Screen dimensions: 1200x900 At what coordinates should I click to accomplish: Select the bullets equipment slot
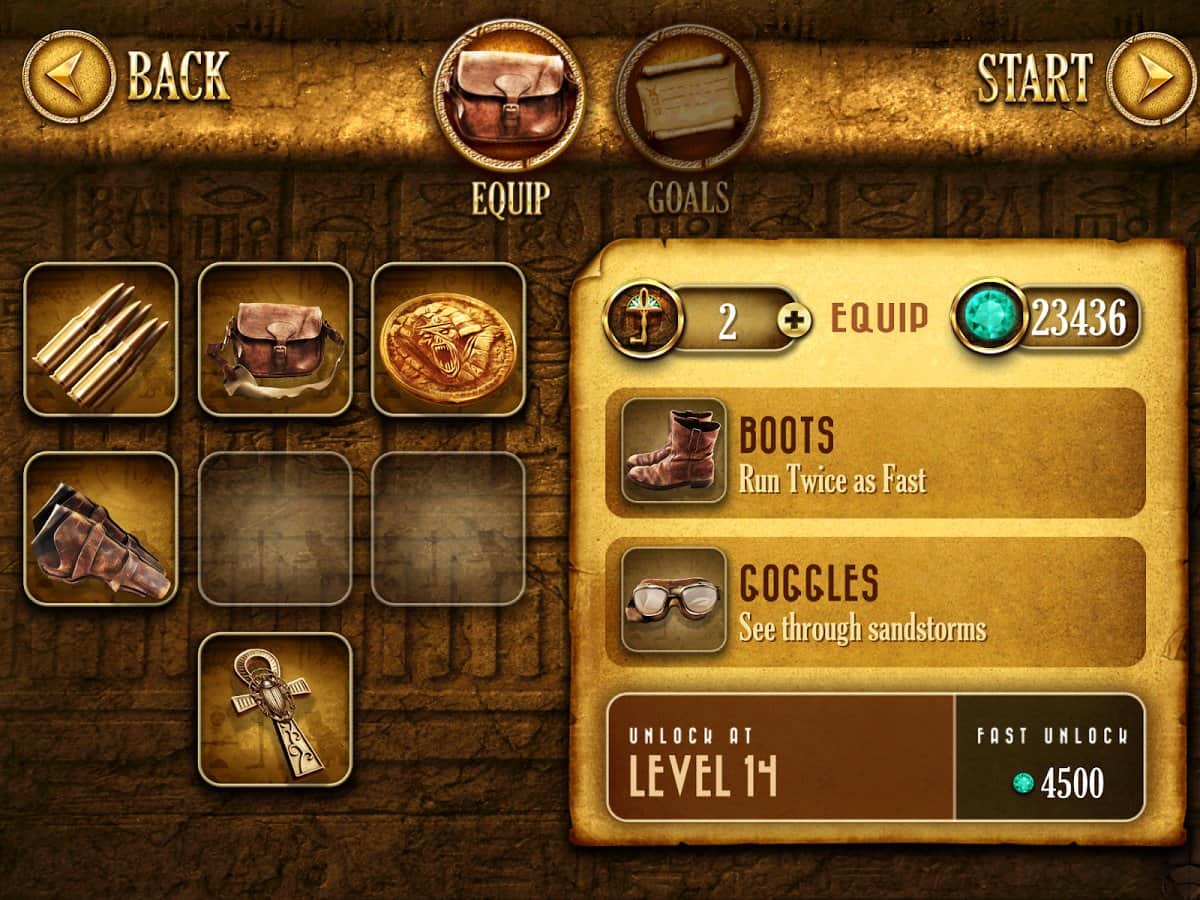point(100,339)
